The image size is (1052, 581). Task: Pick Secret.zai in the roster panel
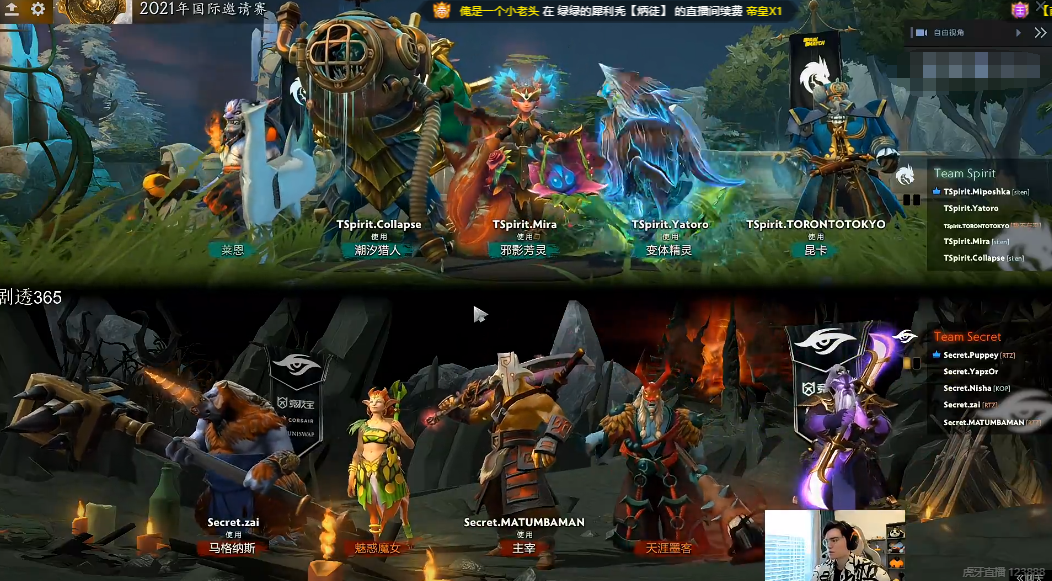click(963, 405)
